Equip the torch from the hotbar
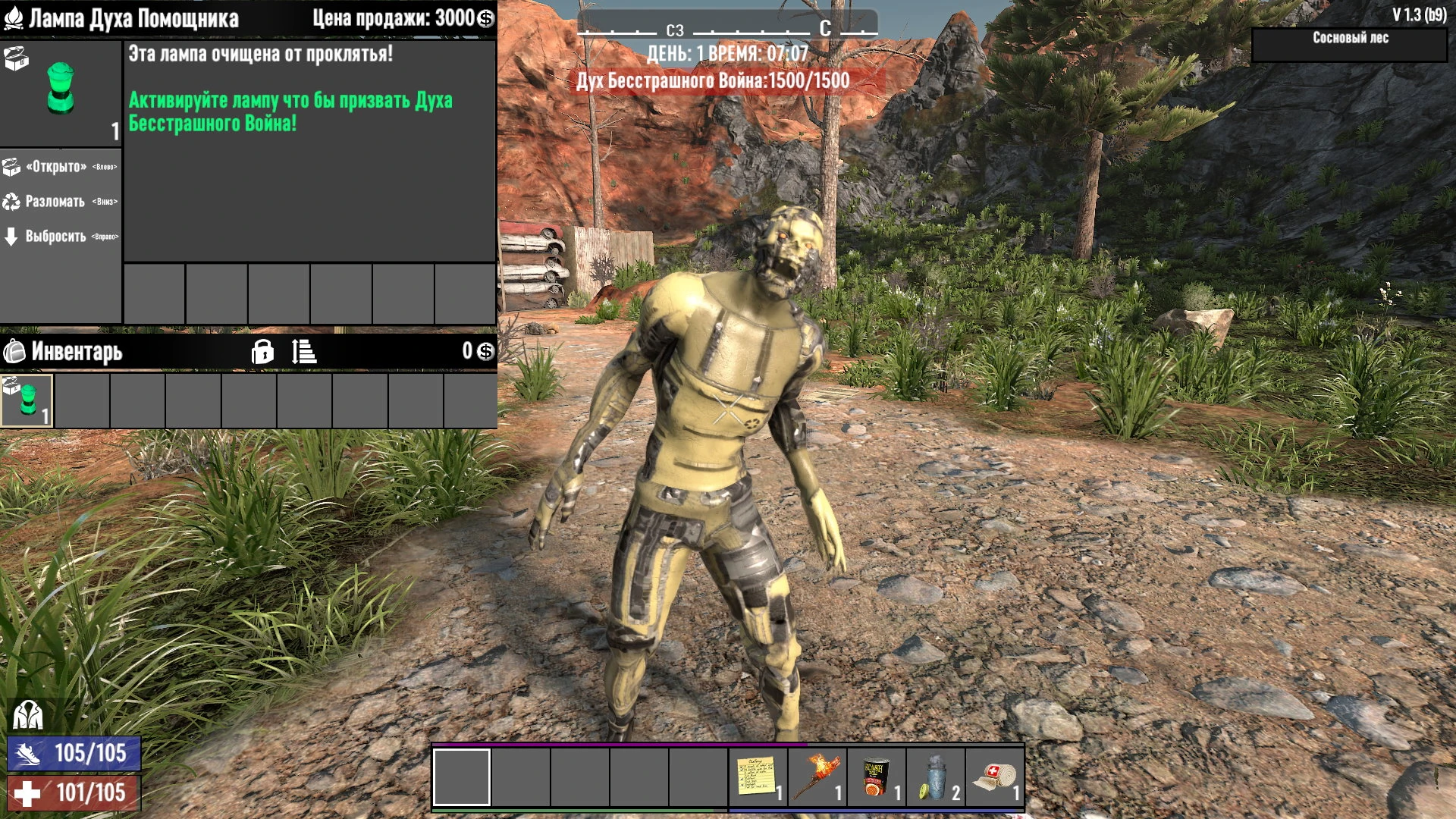1456x819 pixels. (x=817, y=777)
